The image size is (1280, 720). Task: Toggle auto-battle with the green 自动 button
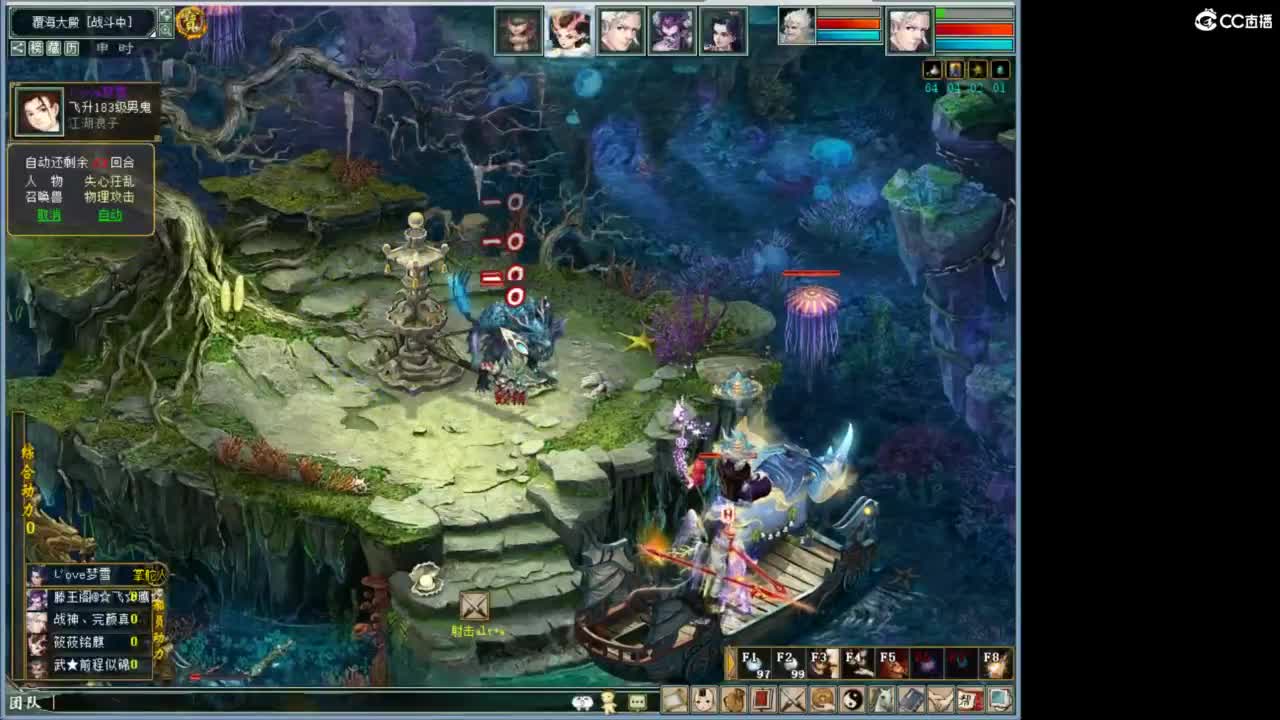click(110, 215)
